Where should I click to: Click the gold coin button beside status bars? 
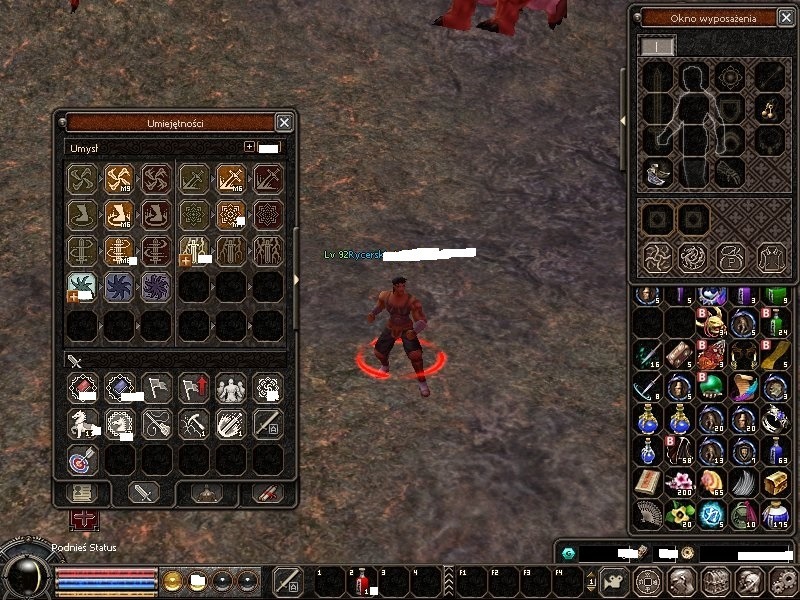click(173, 581)
